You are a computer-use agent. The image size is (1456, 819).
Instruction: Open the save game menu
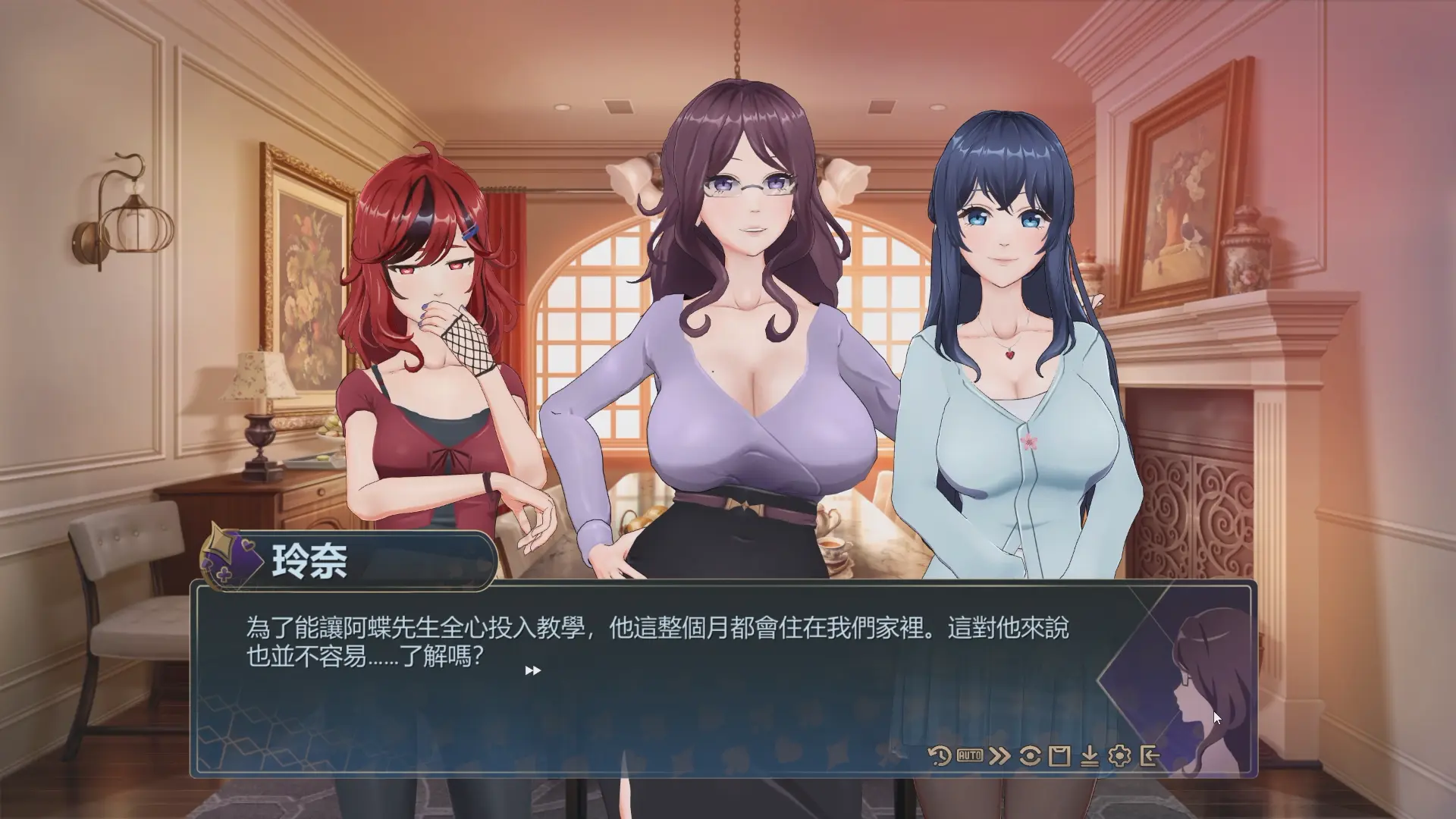(x=1059, y=755)
